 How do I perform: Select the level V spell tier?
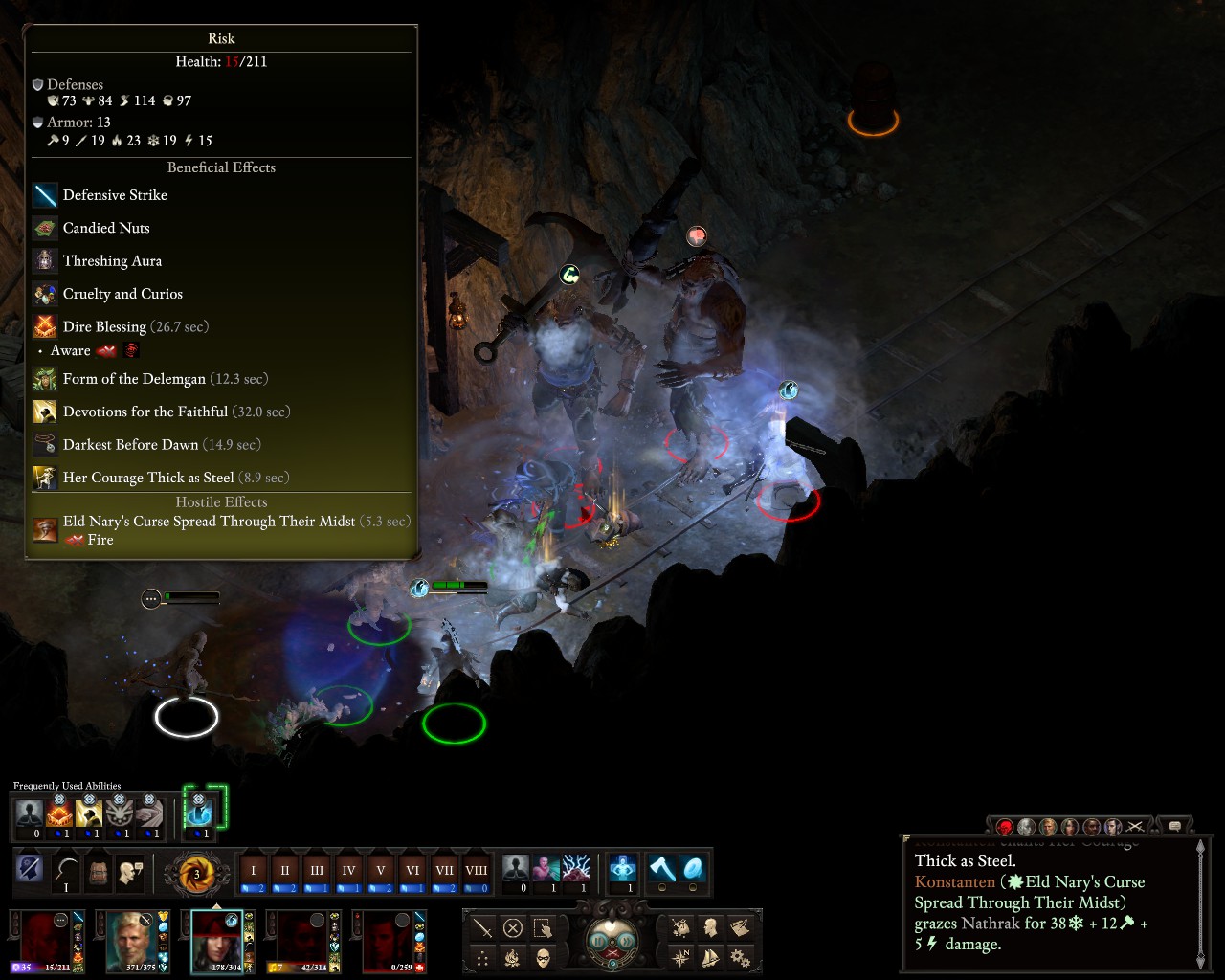381,871
